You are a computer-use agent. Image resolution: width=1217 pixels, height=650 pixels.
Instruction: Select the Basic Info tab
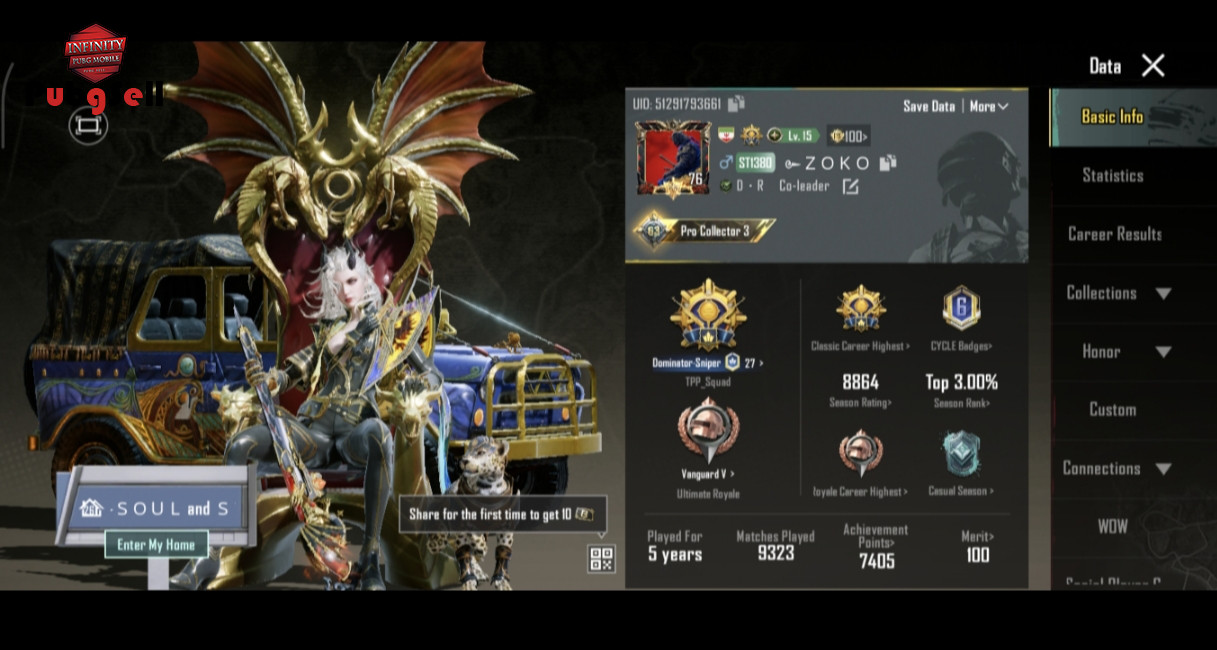click(x=1112, y=117)
